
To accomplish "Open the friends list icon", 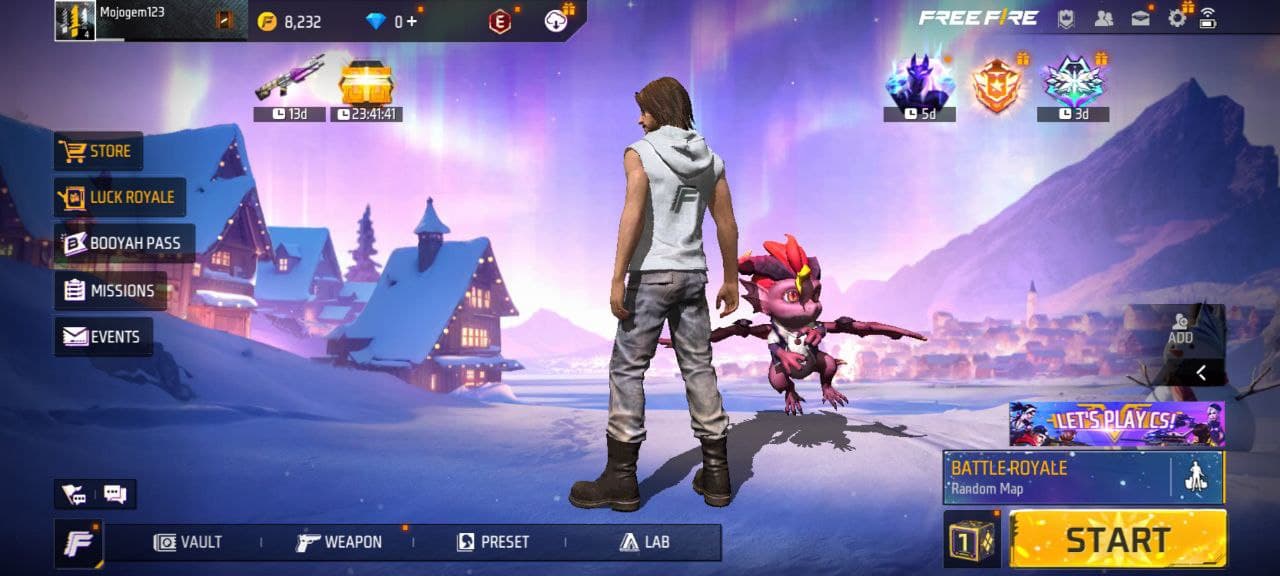I will pyautogui.click(x=1104, y=18).
